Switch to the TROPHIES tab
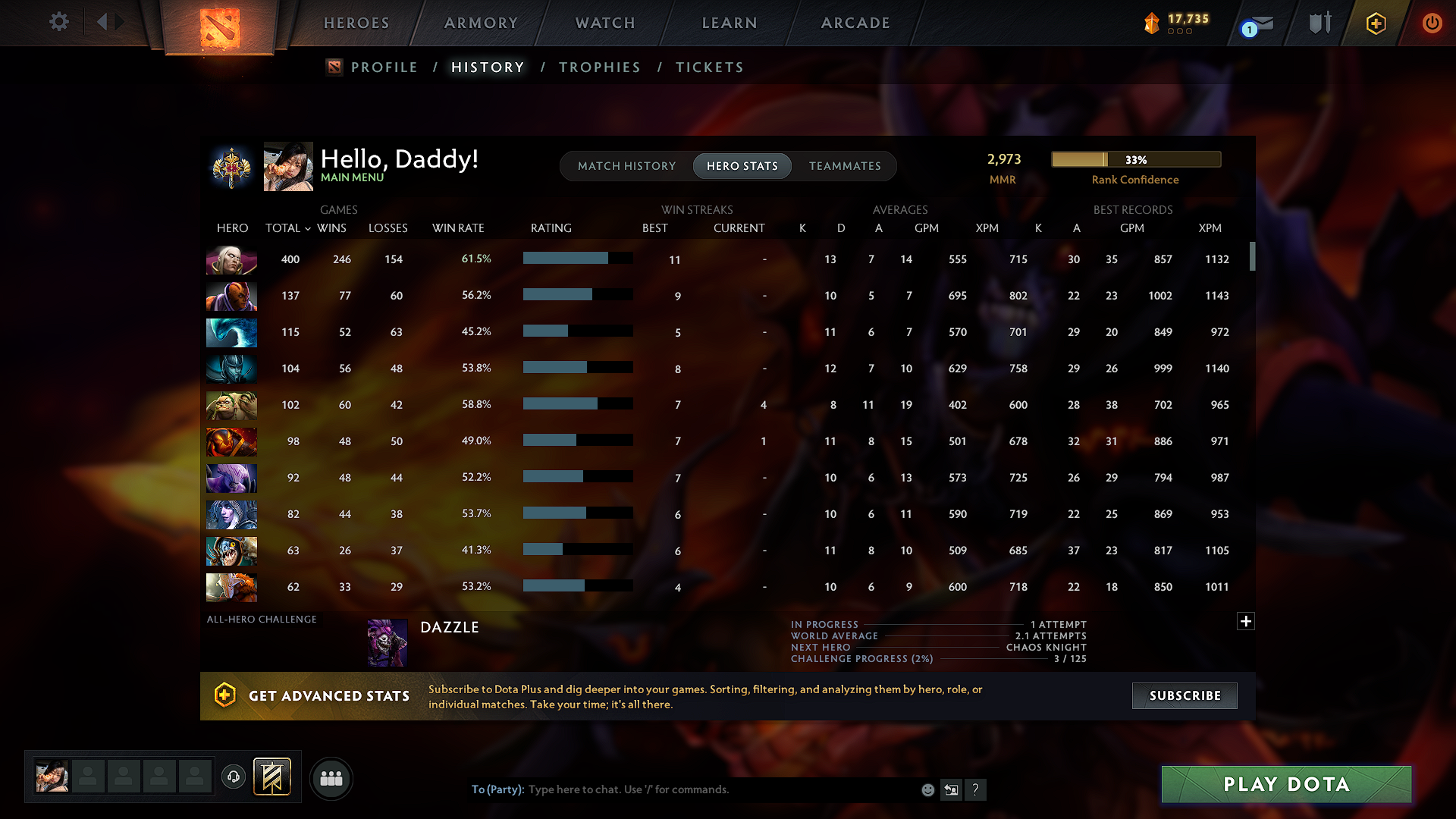The width and height of the screenshot is (1456, 819). [x=599, y=67]
